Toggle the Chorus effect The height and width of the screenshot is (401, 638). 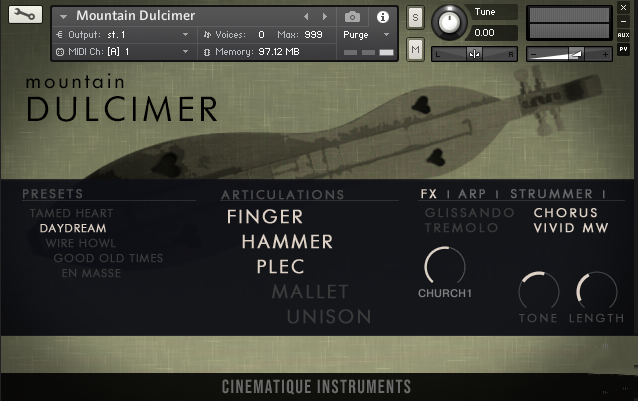[x=565, y=213]
